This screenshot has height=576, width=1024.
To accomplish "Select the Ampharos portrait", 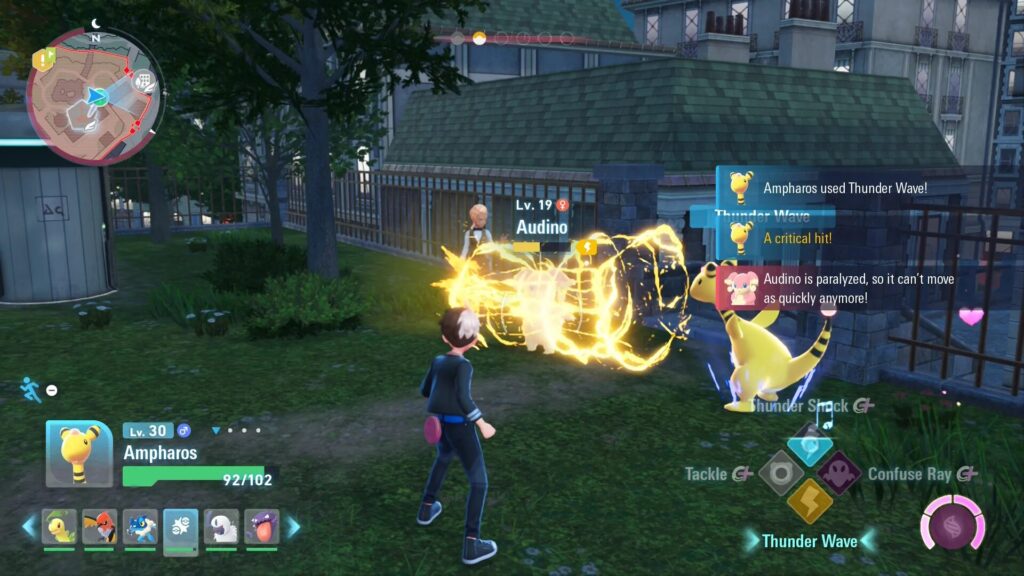I will click(x=79, y=453).
